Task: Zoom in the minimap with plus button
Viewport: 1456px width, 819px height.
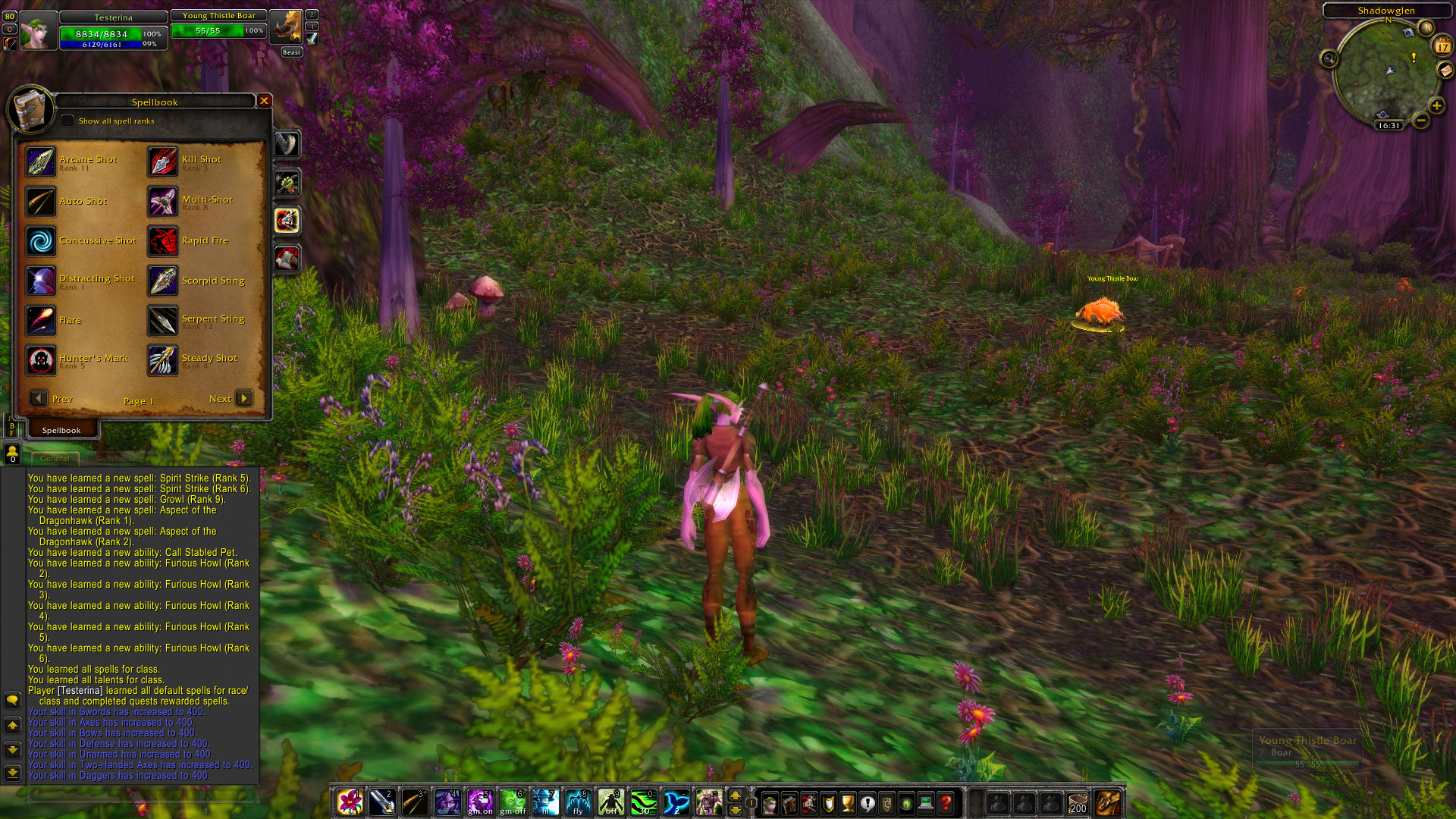Action: point(1436,105)
